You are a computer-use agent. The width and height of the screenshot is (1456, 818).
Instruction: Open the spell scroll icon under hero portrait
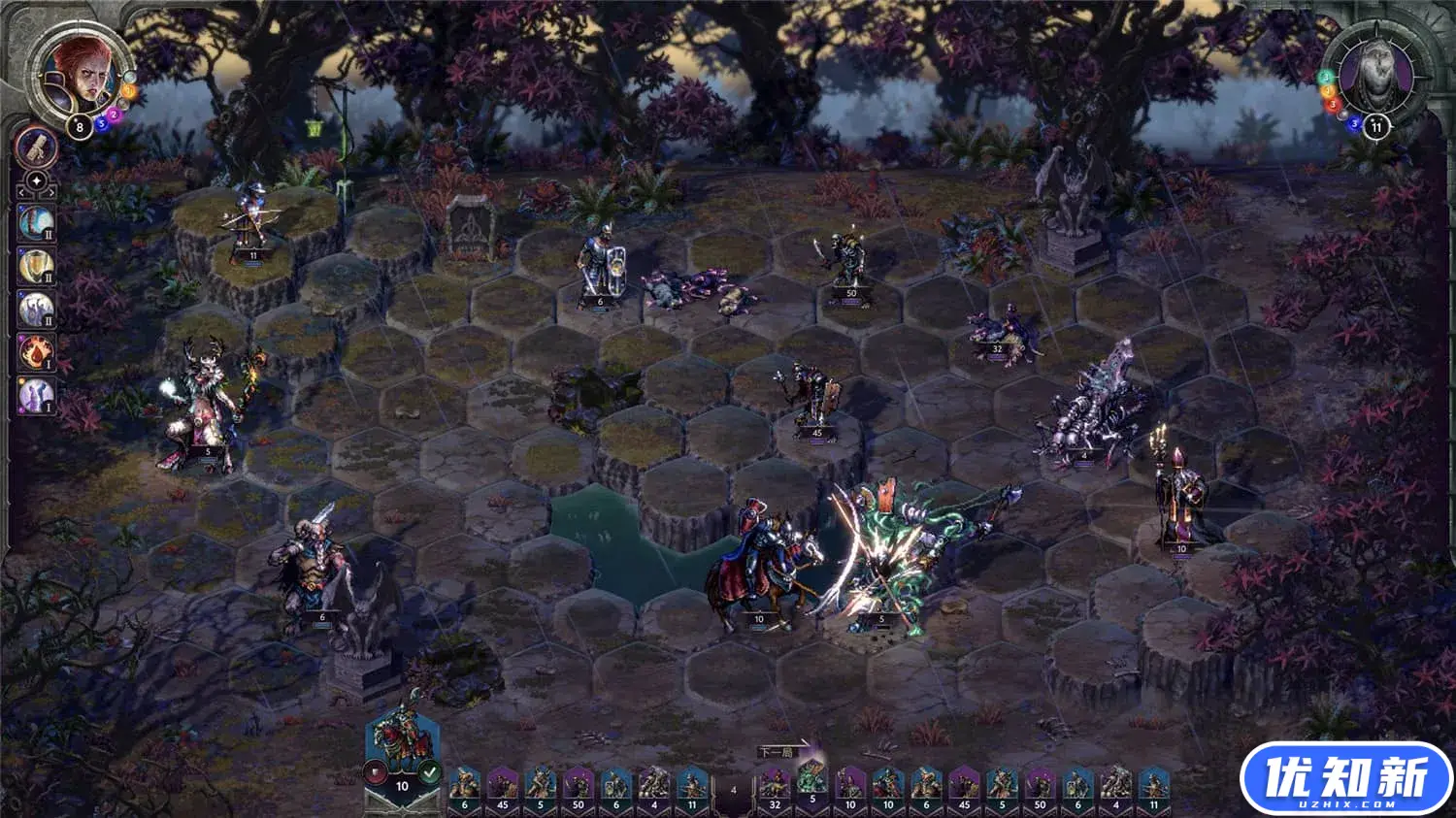click(x=37, y=147)
